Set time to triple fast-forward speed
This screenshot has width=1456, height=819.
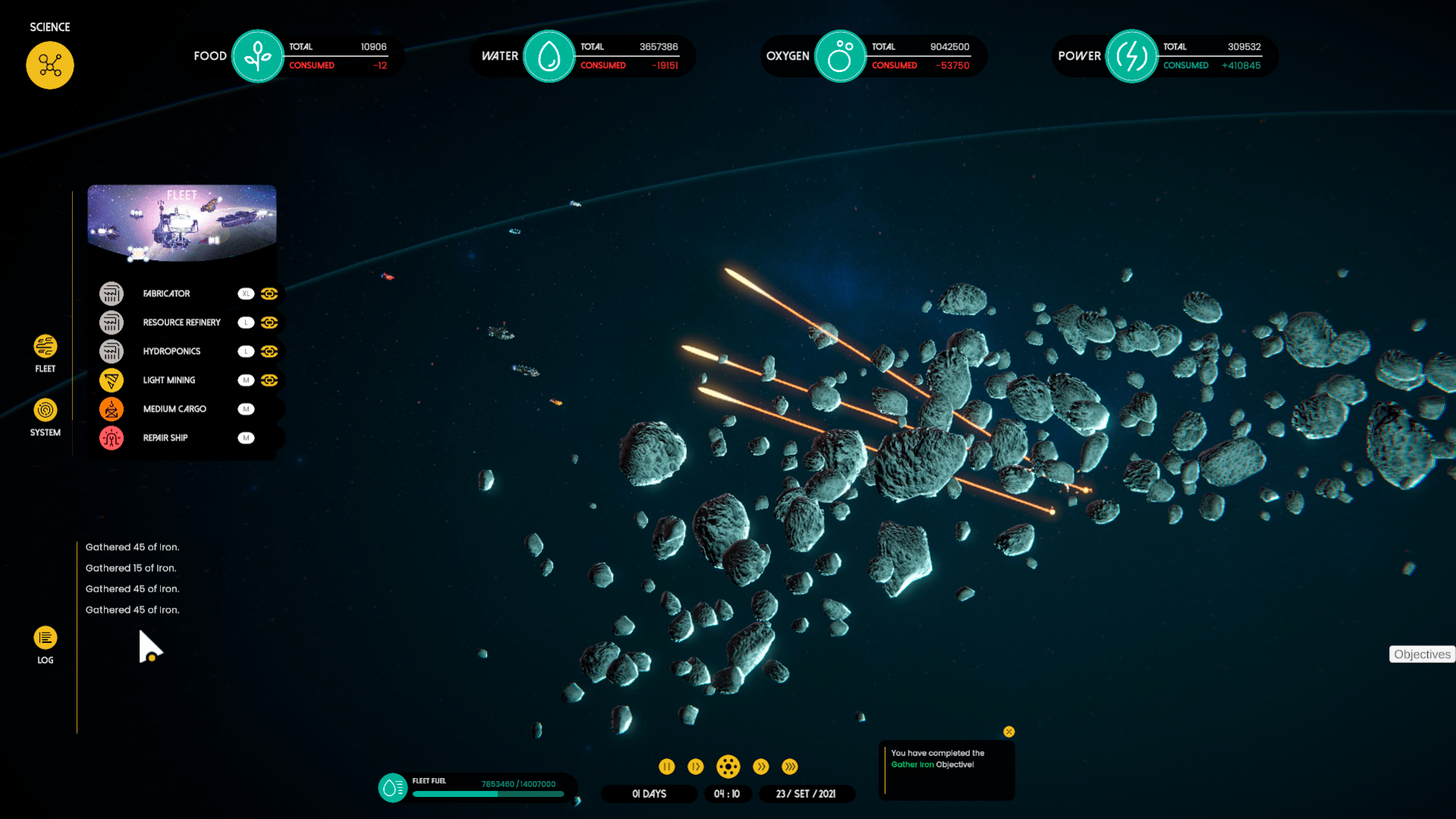click(x=789, y=767)
